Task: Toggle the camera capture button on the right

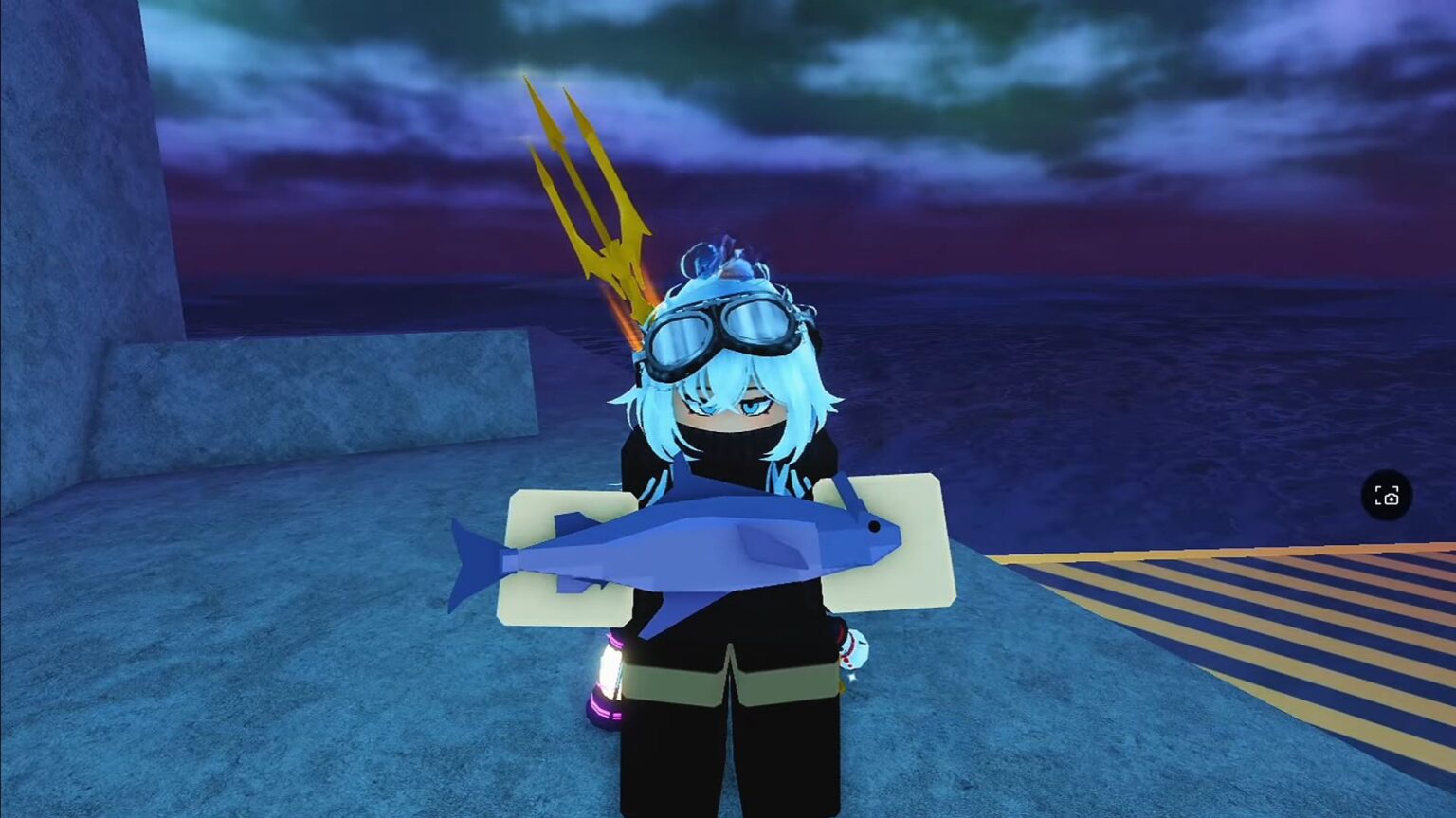Action: point(1388,495)
